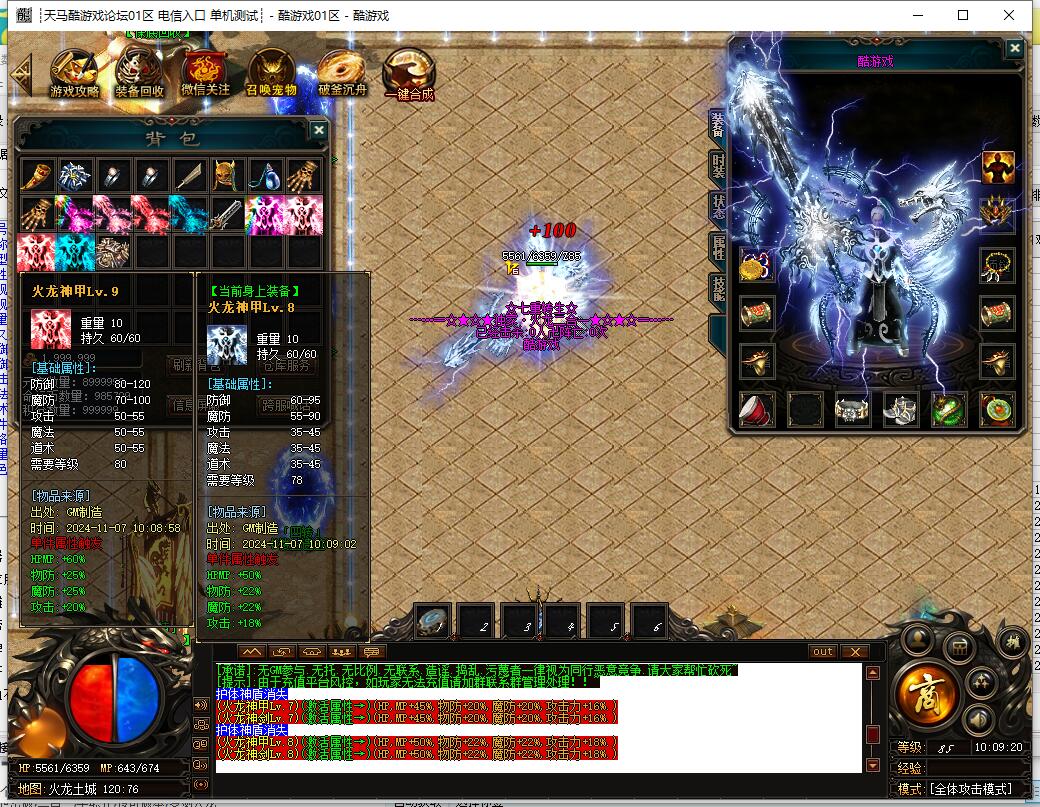Viewport: 1040px width, 807px height.
Task: Open the 技能 skills tab
Action: tap(718, 290)
